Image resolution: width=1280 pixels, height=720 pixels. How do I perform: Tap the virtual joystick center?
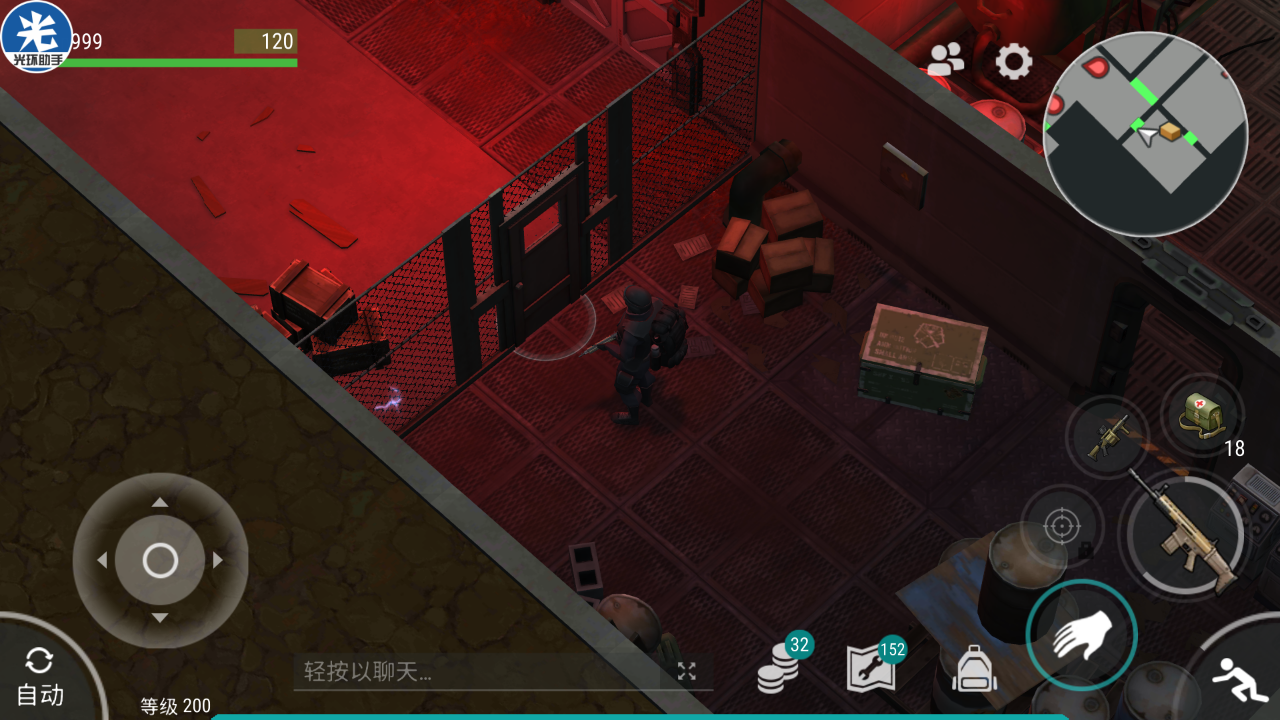160,561
